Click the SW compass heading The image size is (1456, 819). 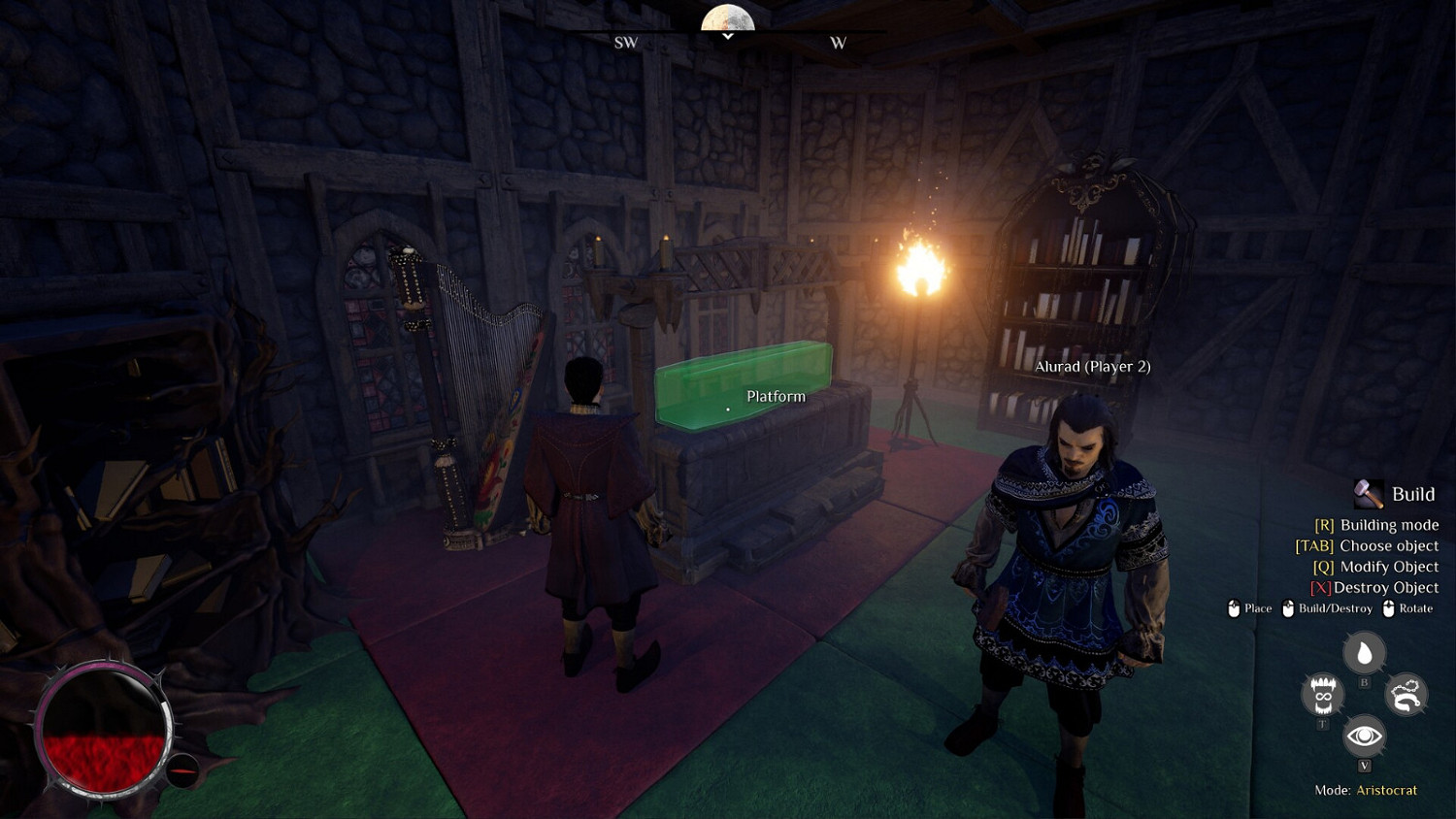(626, 43)
